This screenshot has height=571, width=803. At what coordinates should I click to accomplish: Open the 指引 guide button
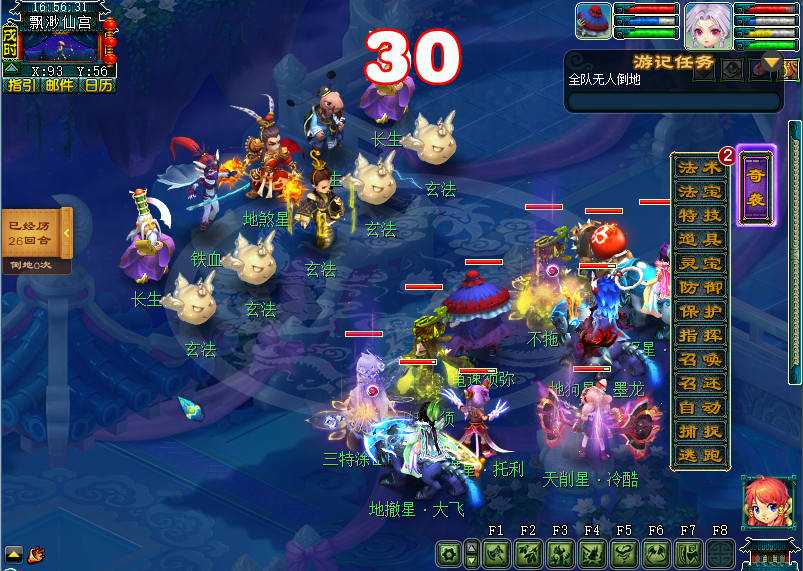tap(21, 85)
